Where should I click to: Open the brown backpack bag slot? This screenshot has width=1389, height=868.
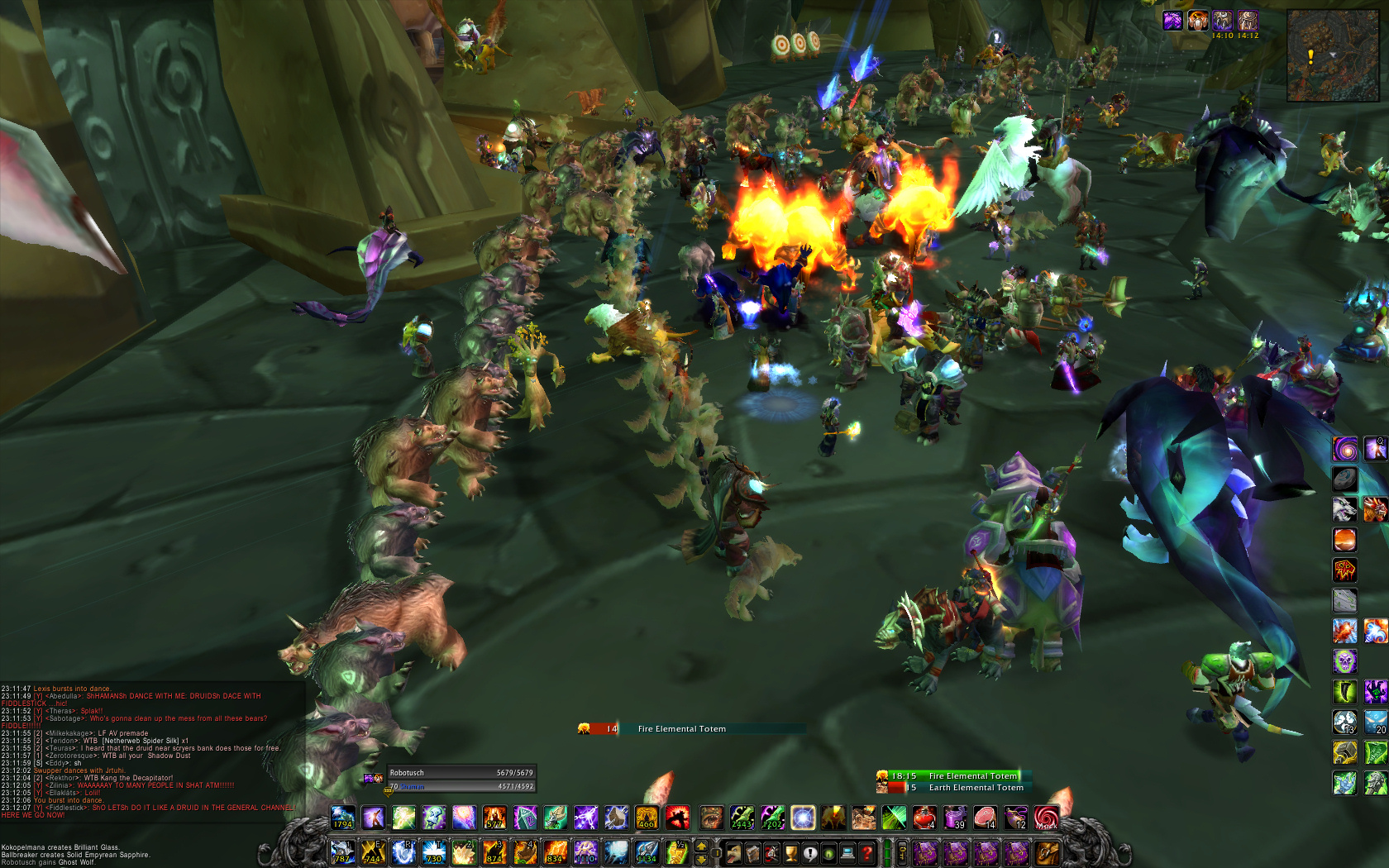tap(1046, 852)
